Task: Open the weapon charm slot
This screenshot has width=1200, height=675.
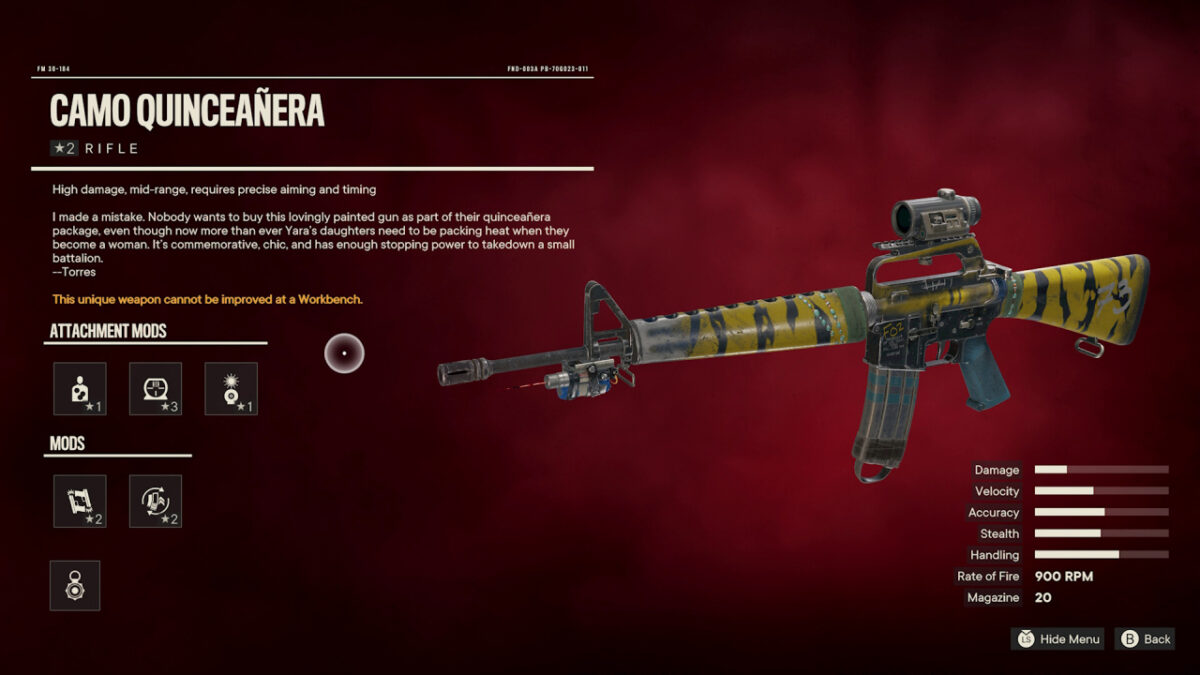Action: tap(75, 585)
